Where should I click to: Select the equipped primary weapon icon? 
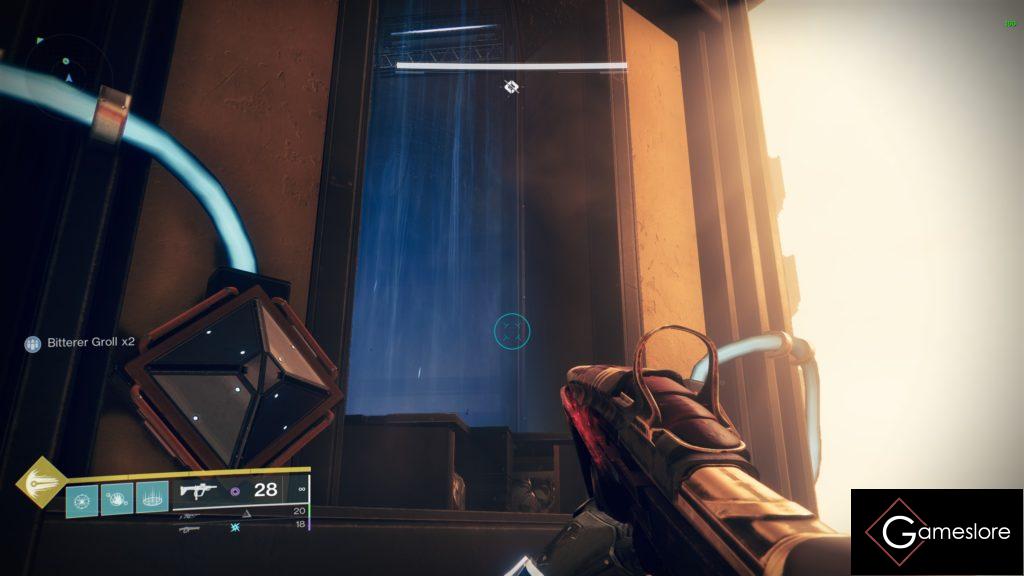tap(199, 490)
